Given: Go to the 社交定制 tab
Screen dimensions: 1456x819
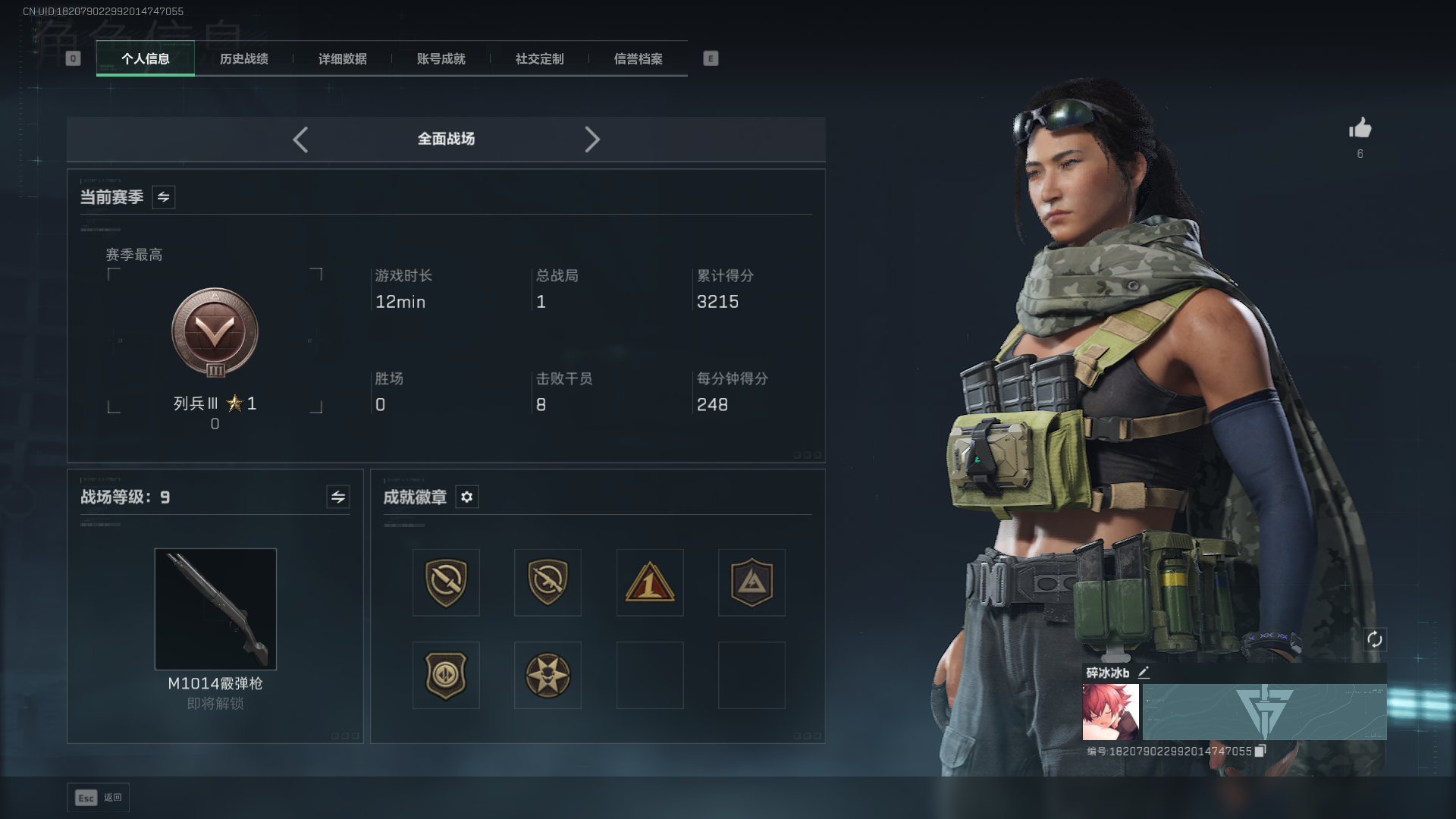Looking at the screenshot, I should [539, 58].
